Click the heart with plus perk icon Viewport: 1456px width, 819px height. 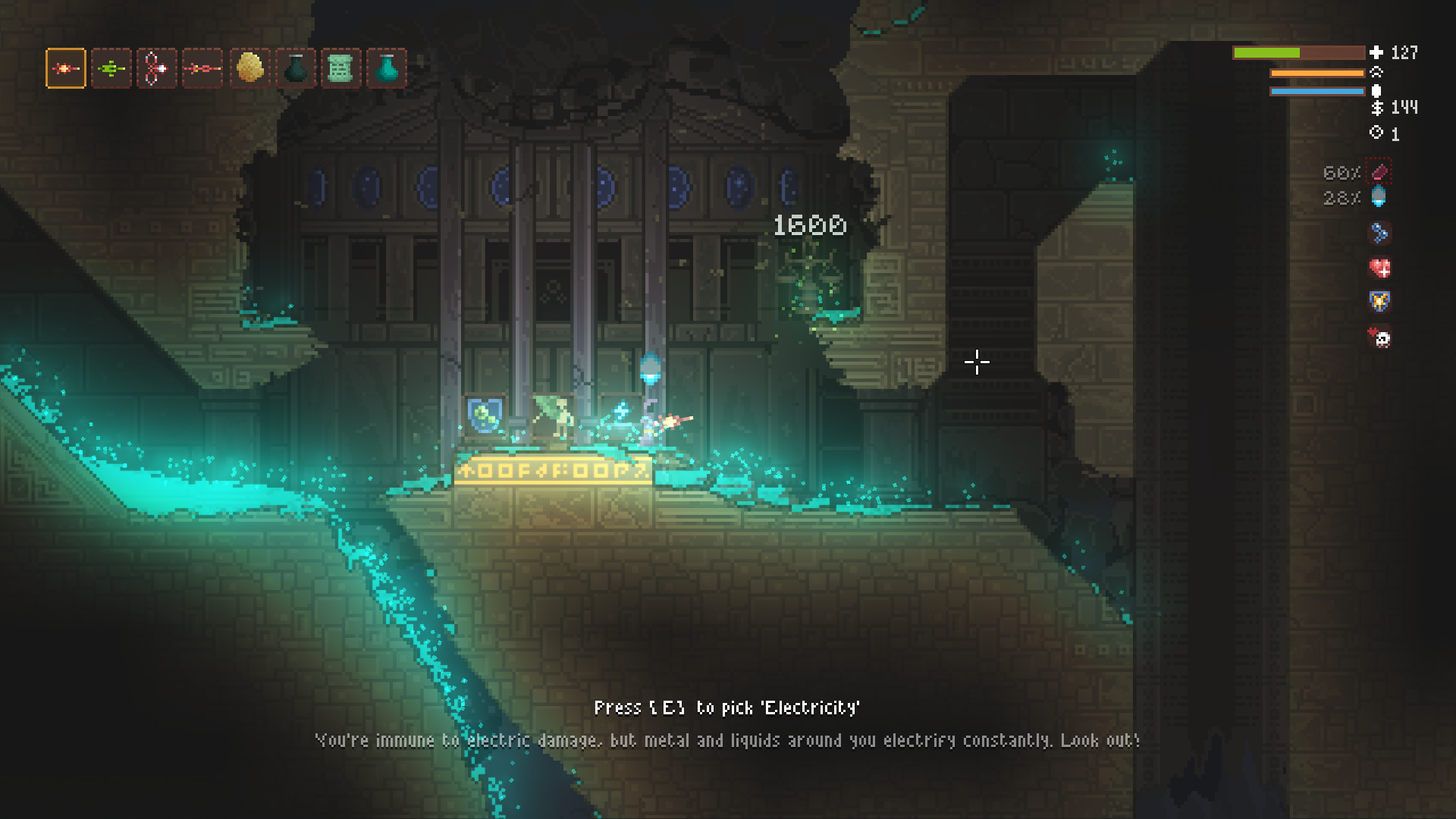(x=1379, y=268)
